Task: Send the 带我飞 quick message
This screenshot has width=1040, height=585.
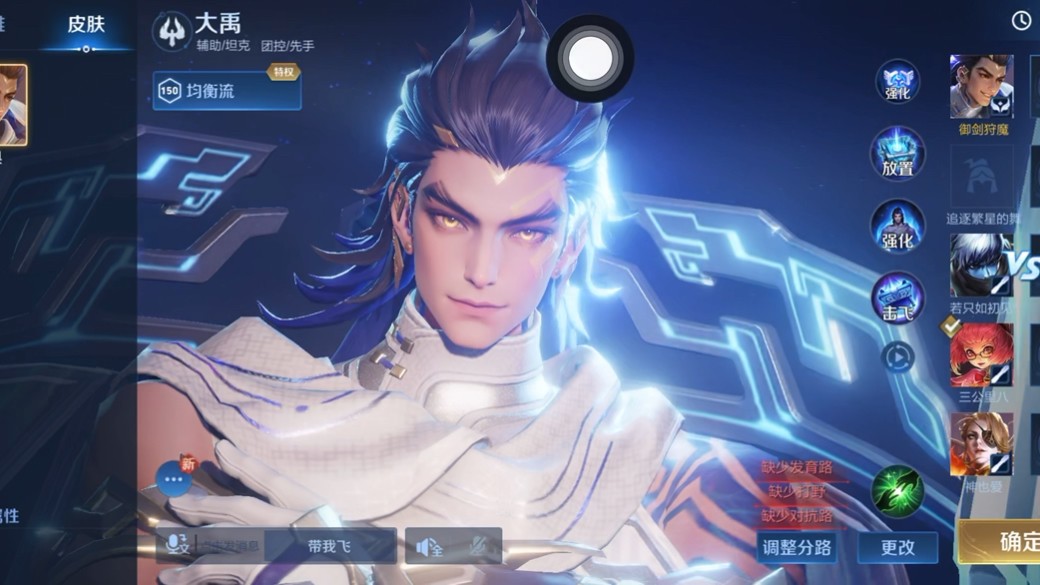Action: [x=330, y=546]
